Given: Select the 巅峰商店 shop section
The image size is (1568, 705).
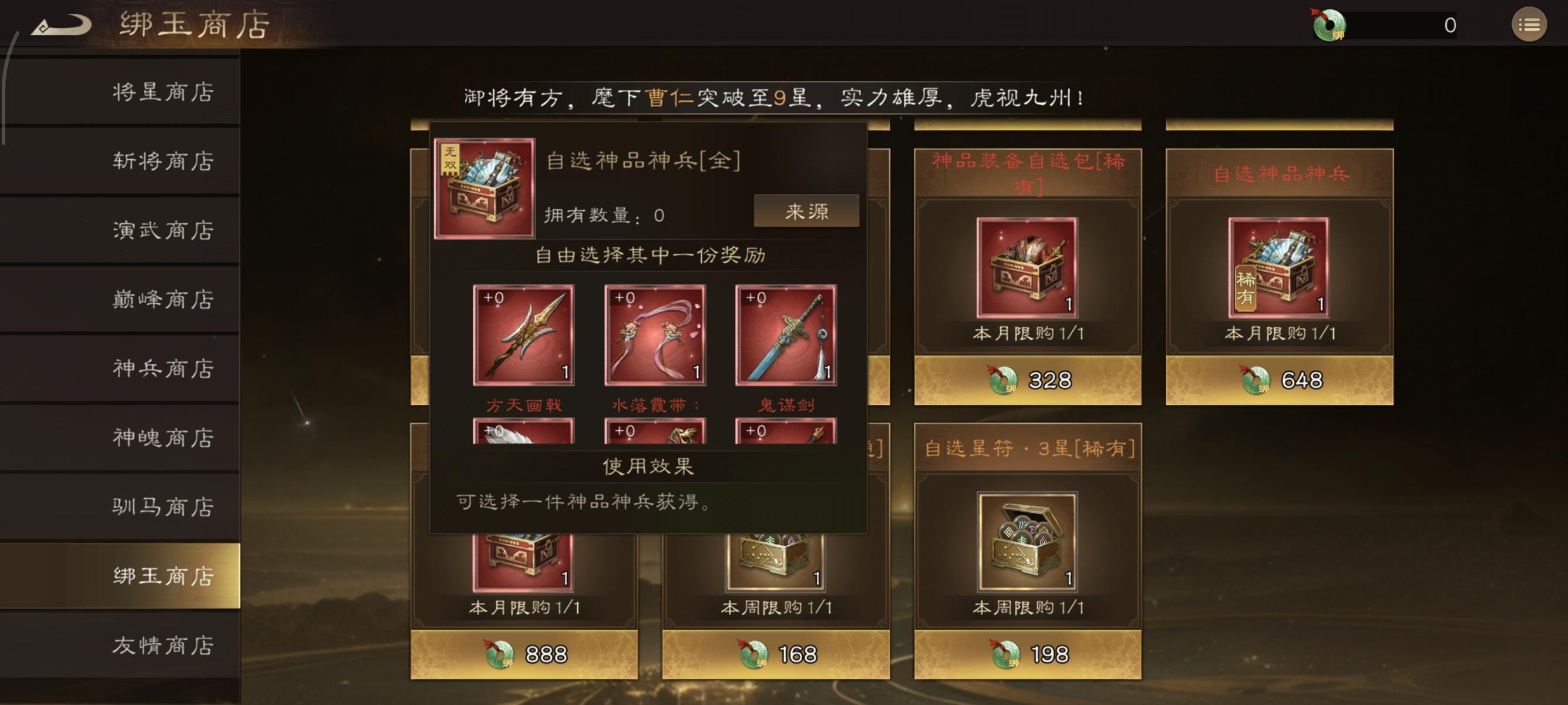Looking at the screenshot, I should pyautogui.click(x=161, y=300).
